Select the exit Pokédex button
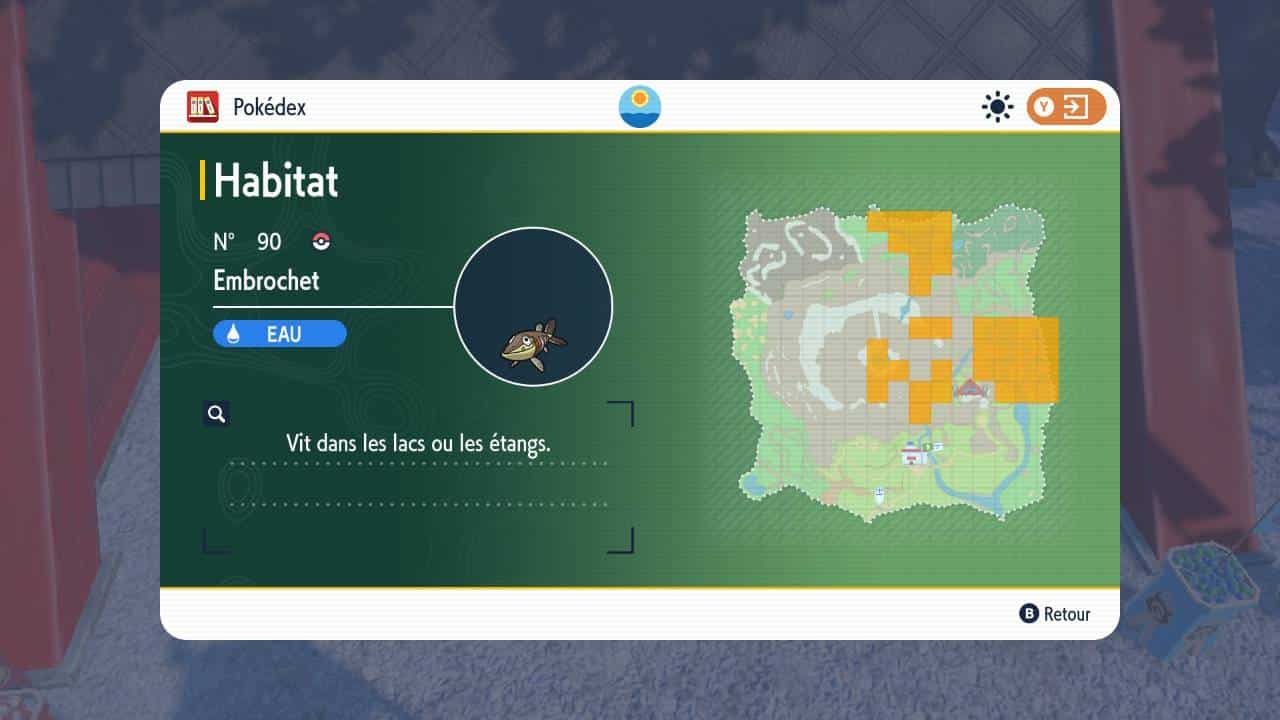Viewport: 1280px width, 720px height. [x=1066, y=107]
